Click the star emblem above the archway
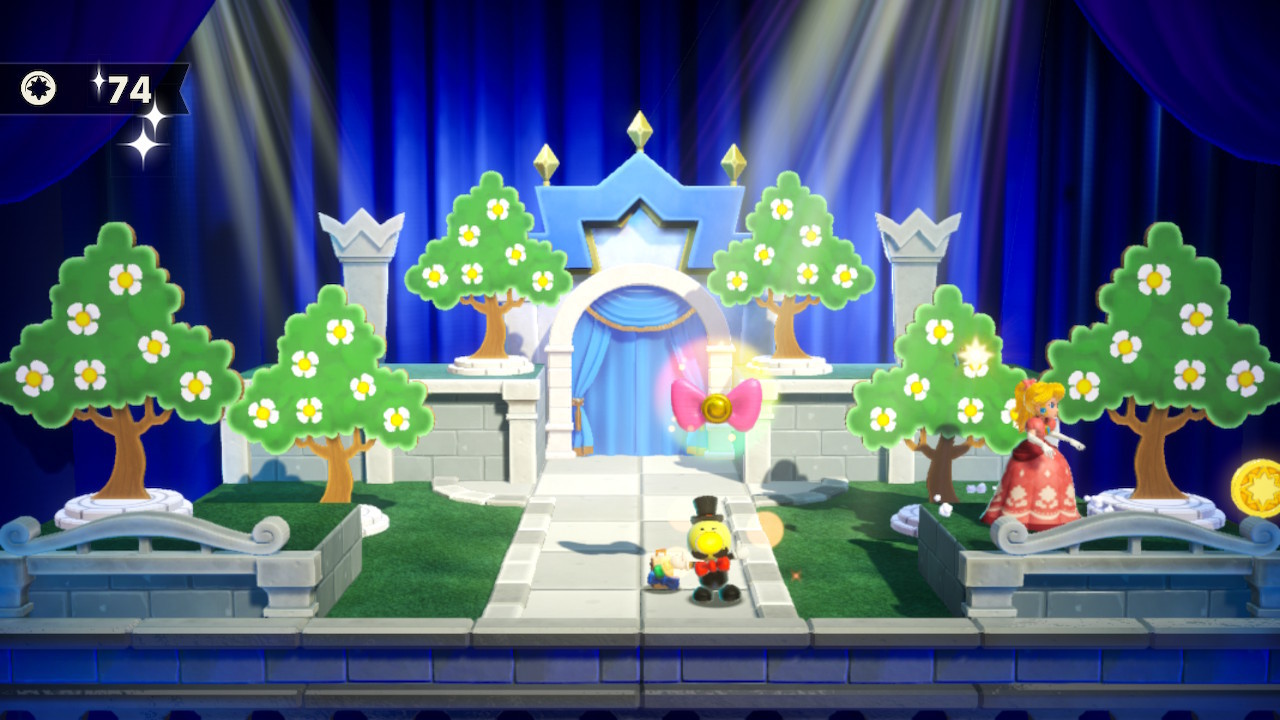 [x=639, y=233]
